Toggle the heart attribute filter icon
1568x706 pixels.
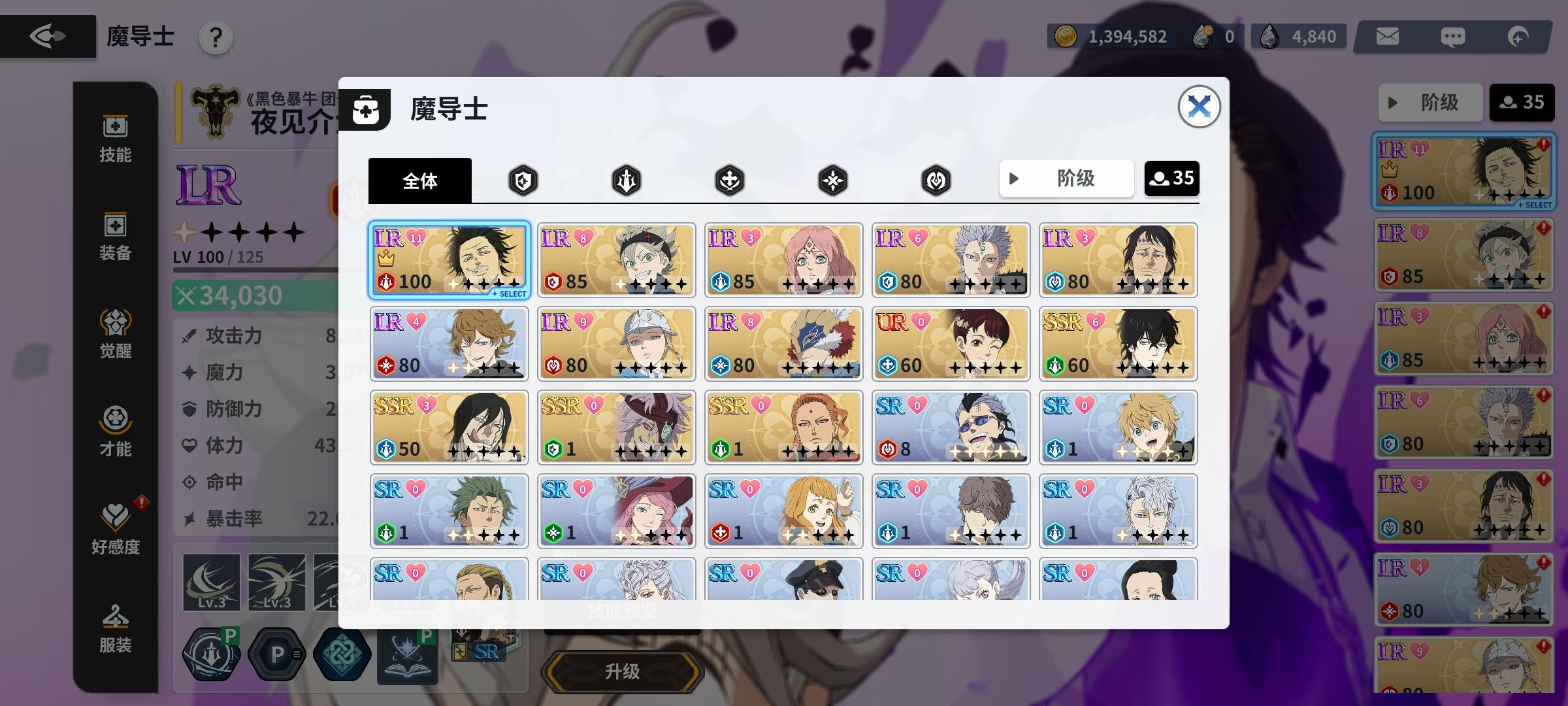click(x=936, y=179)
